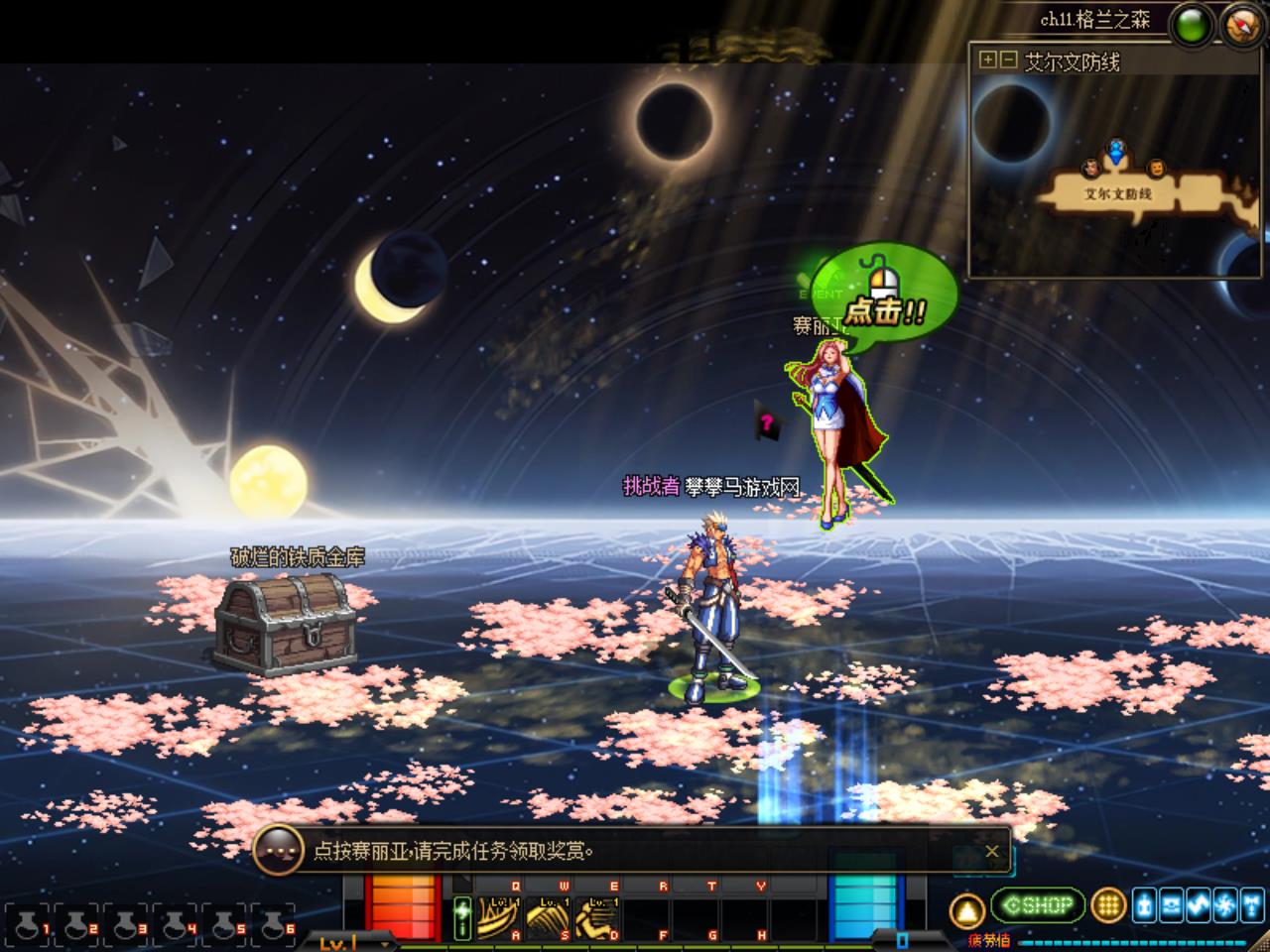Click the green 点击 speech bubble prompt
The width and height of the screenshot is (1270, 952).
886,297
